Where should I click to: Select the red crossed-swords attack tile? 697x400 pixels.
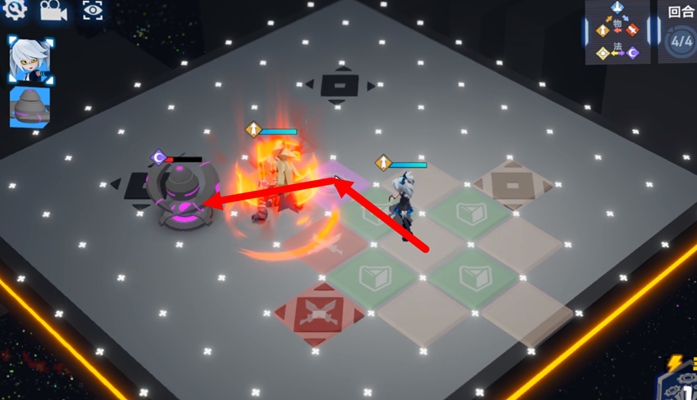[x=318, y=312]
